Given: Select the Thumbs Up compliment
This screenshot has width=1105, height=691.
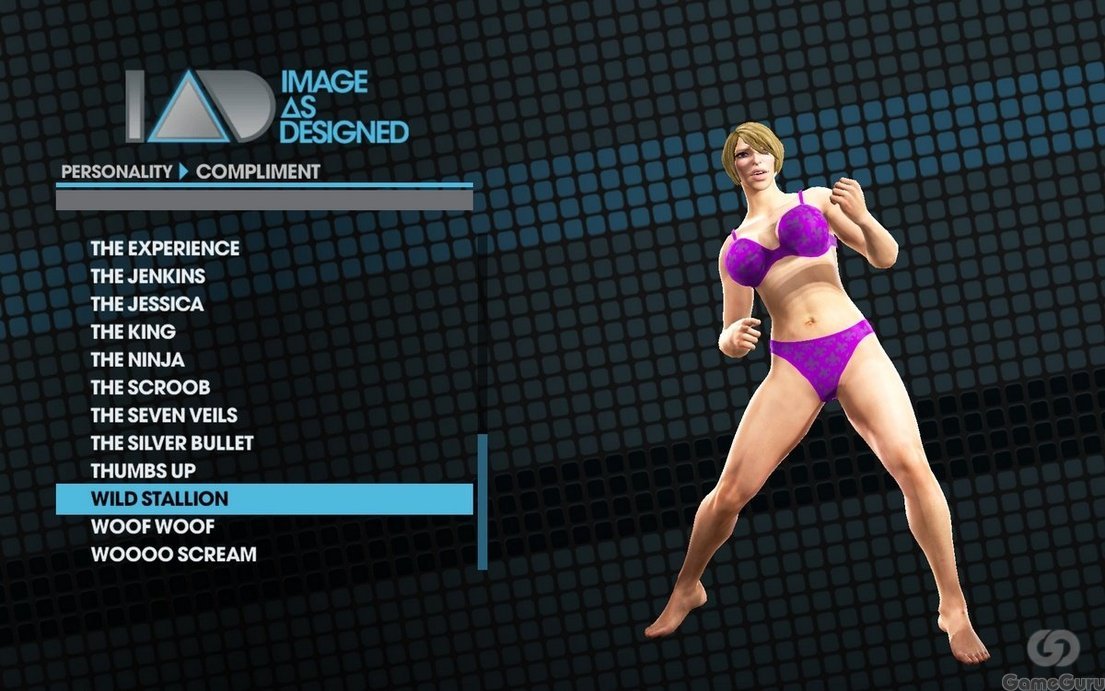Looking at the screenshot, I should (143, 470).
